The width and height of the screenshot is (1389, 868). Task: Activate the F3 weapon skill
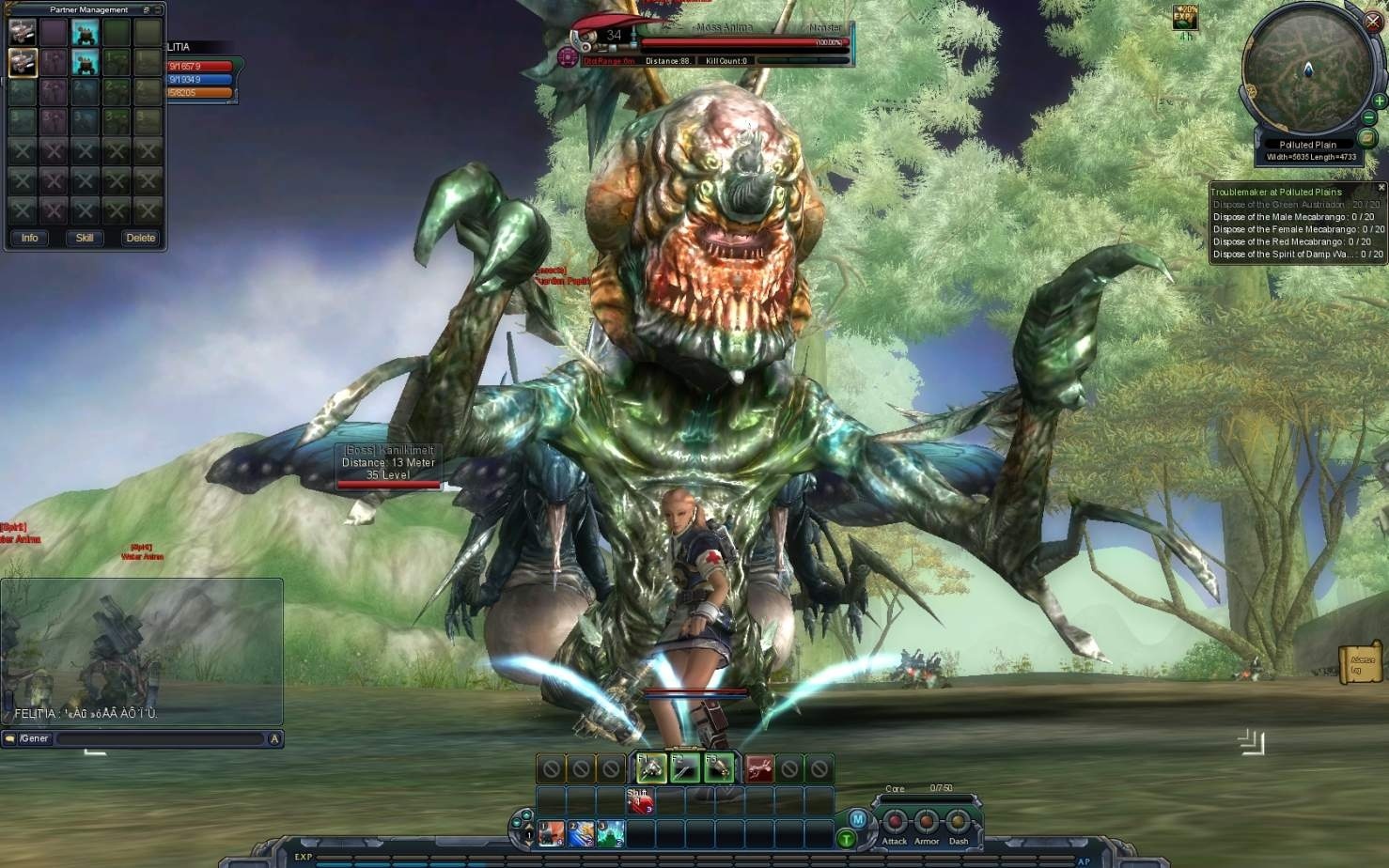(719, 768)
